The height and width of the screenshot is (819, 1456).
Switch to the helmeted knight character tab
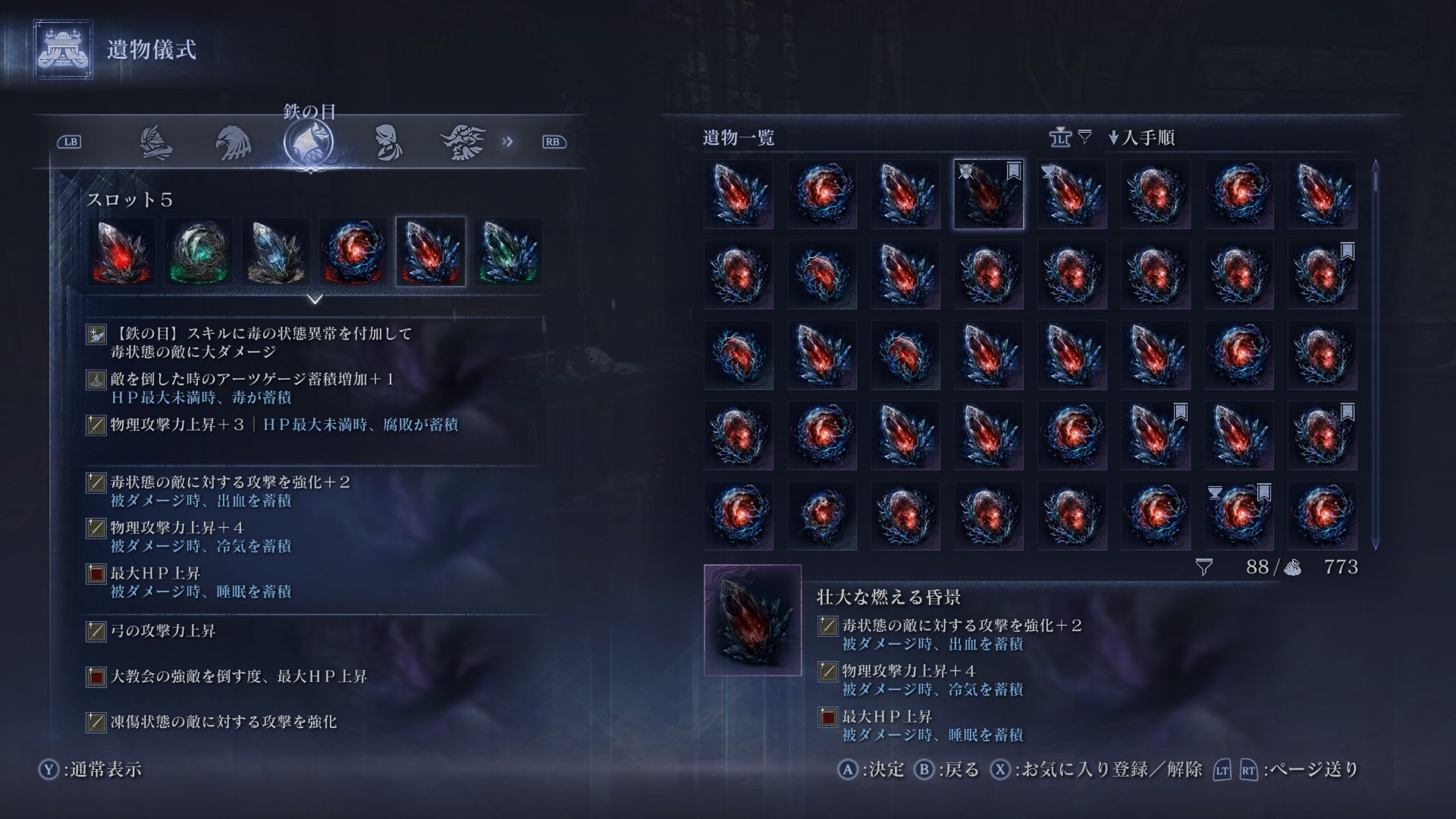156,143
